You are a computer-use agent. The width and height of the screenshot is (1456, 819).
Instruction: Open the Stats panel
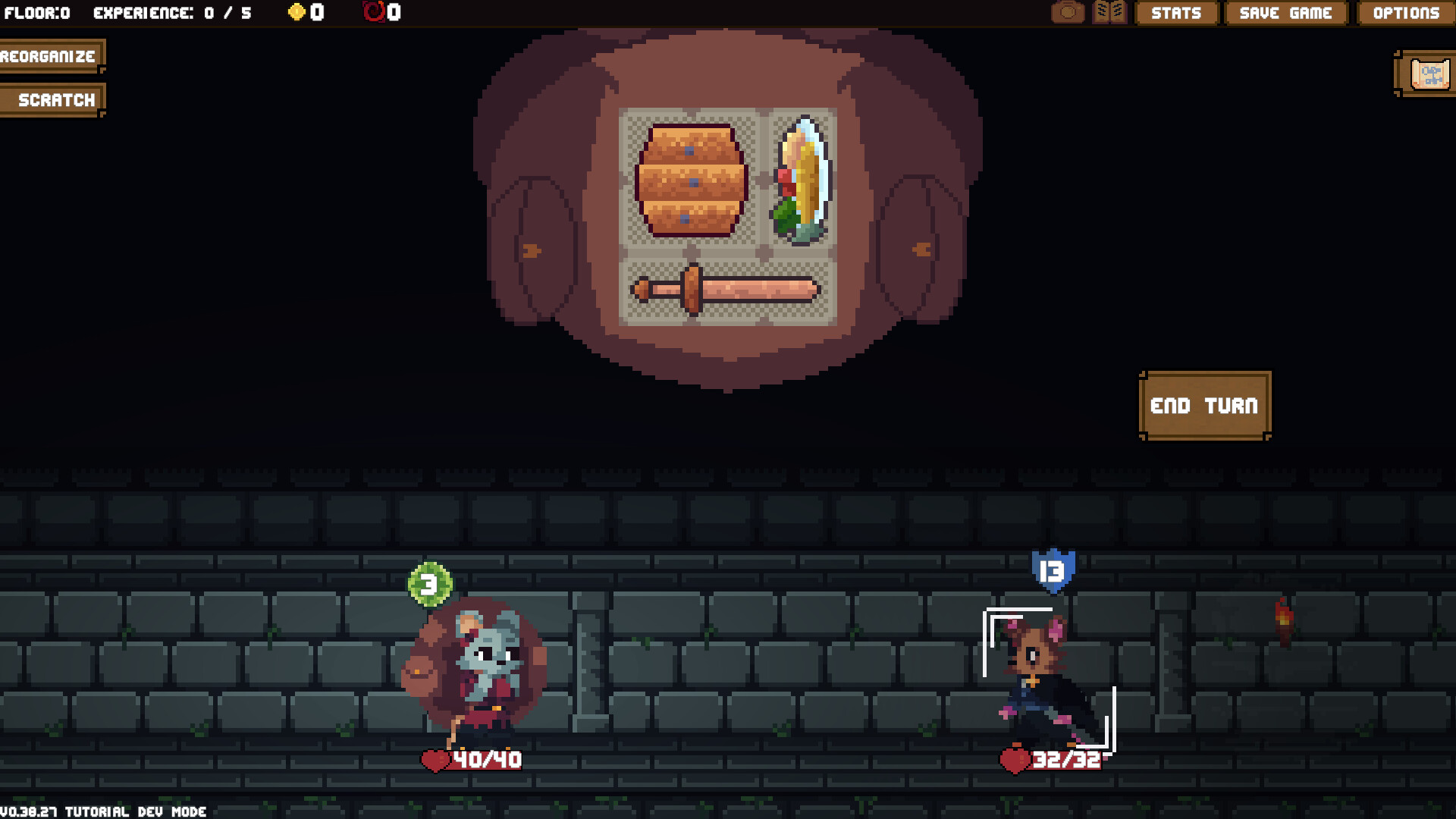[x=1176, y=13]
